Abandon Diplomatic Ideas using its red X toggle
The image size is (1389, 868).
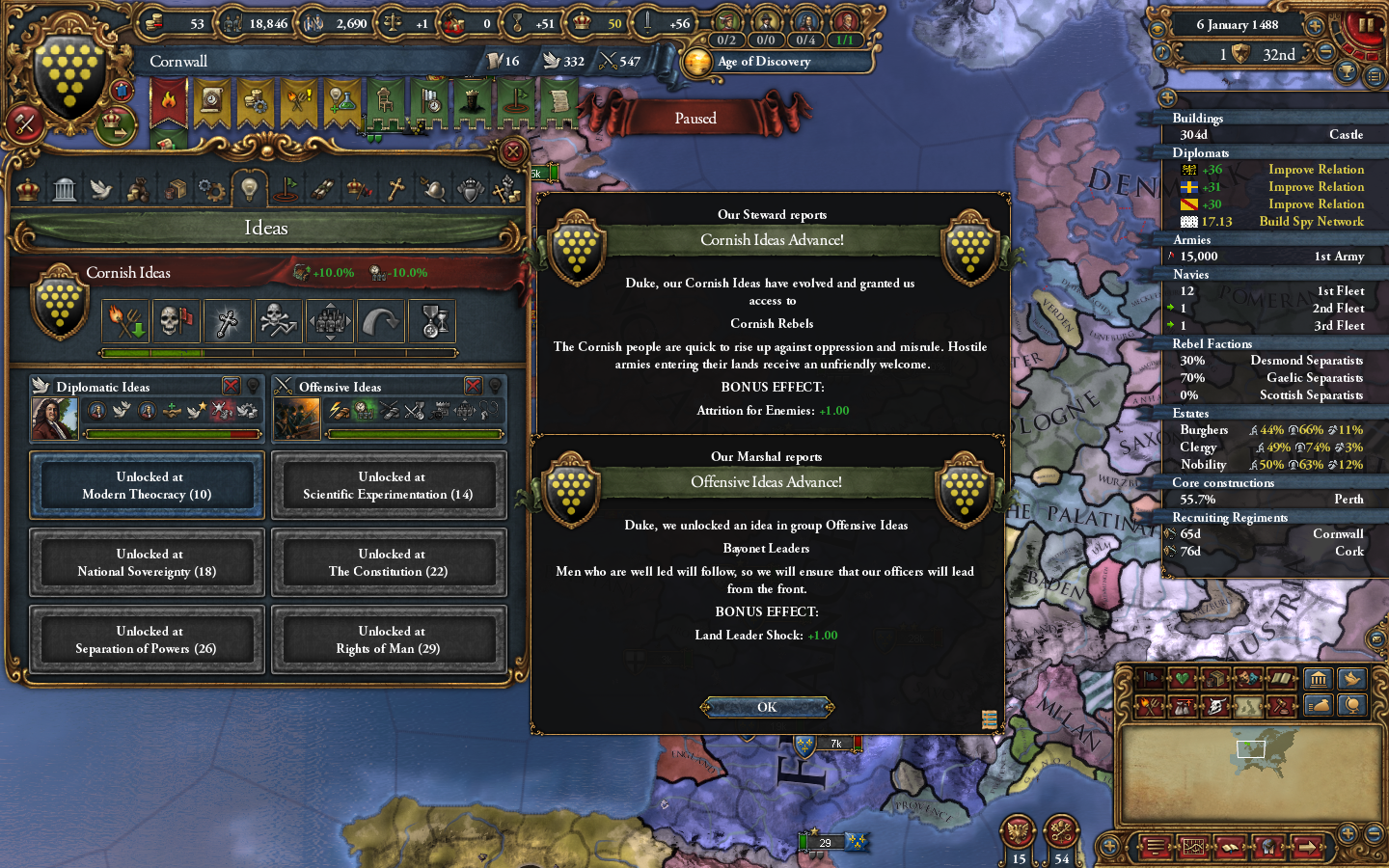pyautogui.click(x=234, y=386)
